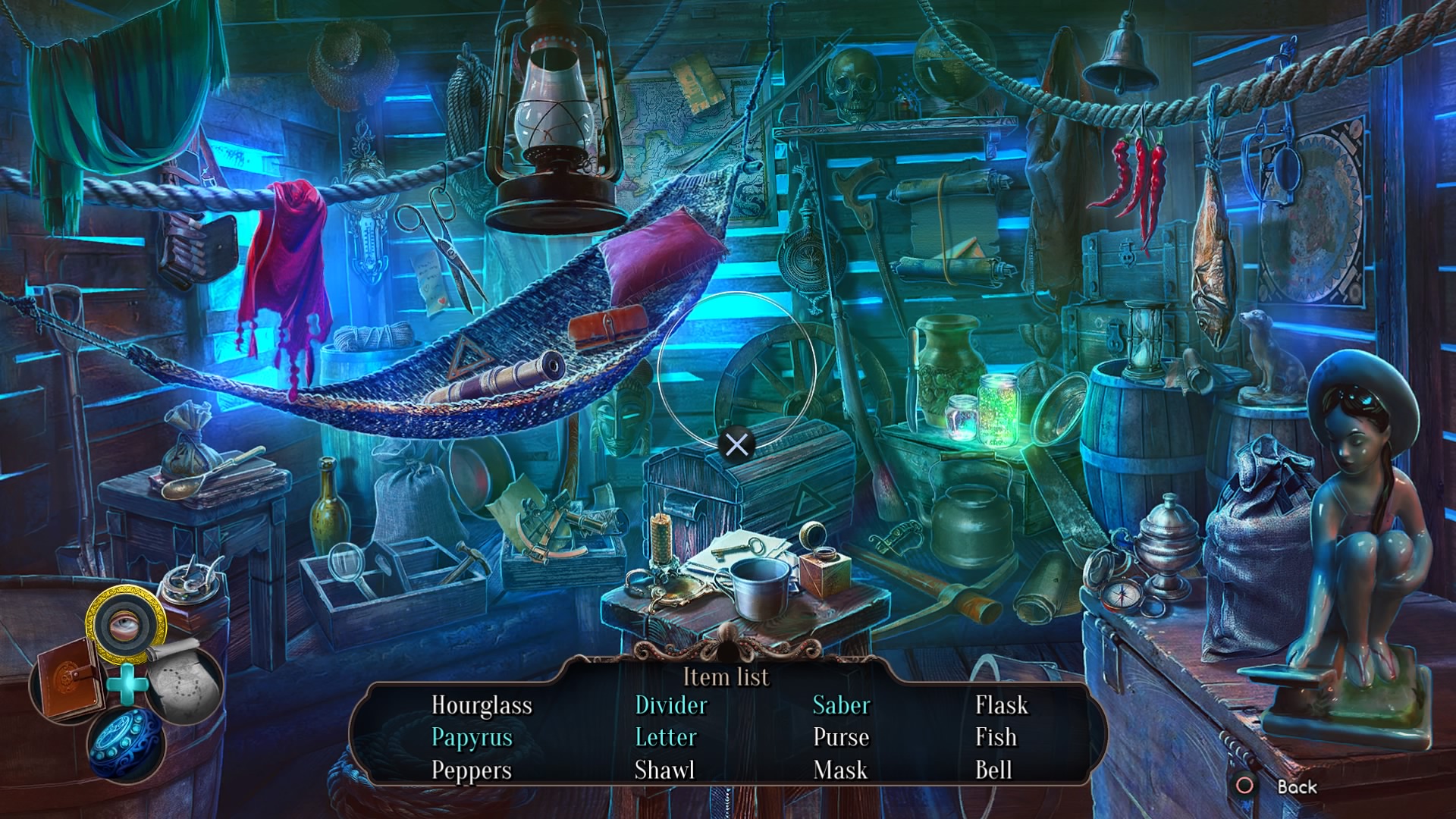1456x819 pixels.
Task: Click the Divider list entry
Action: 671,705
